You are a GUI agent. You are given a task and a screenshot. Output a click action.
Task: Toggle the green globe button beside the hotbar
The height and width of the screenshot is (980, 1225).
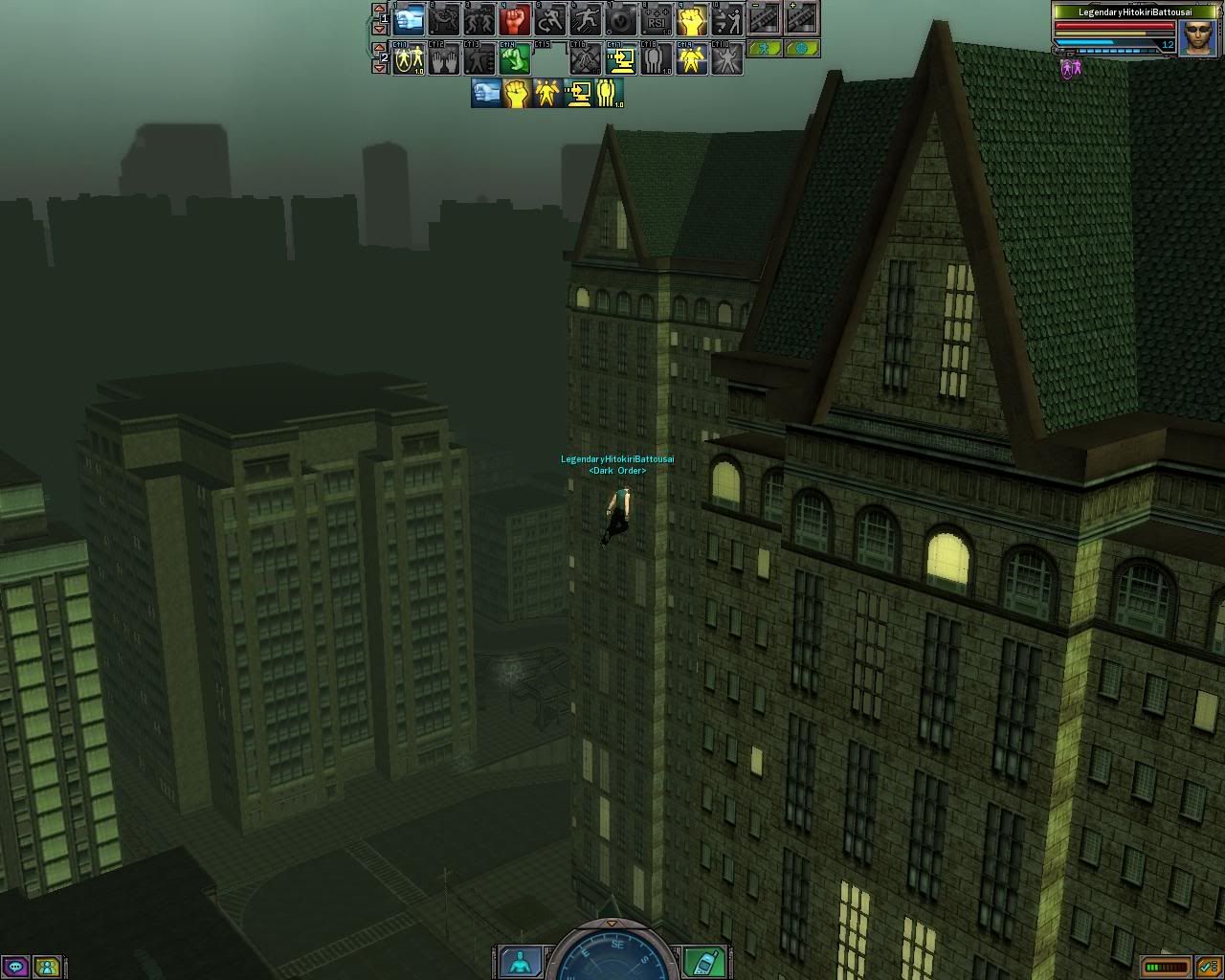[801, 48]
